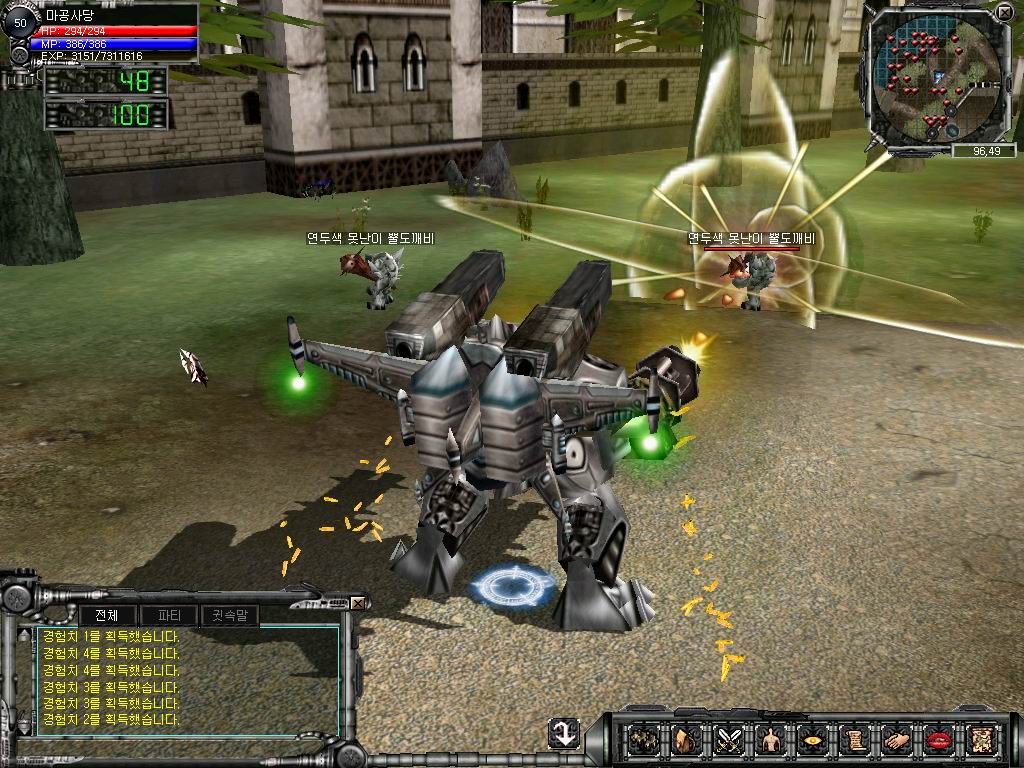Open the treasure map icon
This screenshot has width=1024, height=768.
(x=979, y=741)
